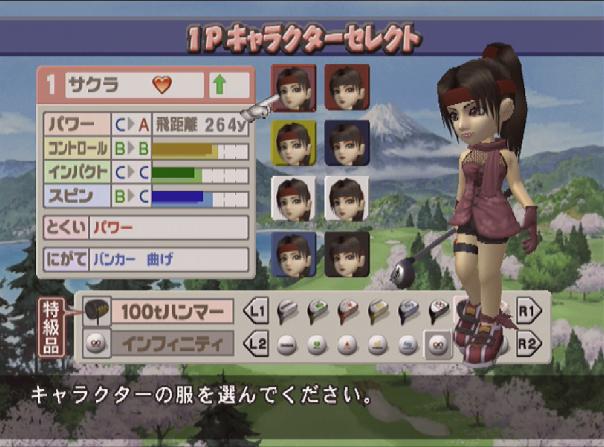Click the サクラ character name panel
Screen dimensions: 604x447
pyautogui.click(x=119, y=85)
